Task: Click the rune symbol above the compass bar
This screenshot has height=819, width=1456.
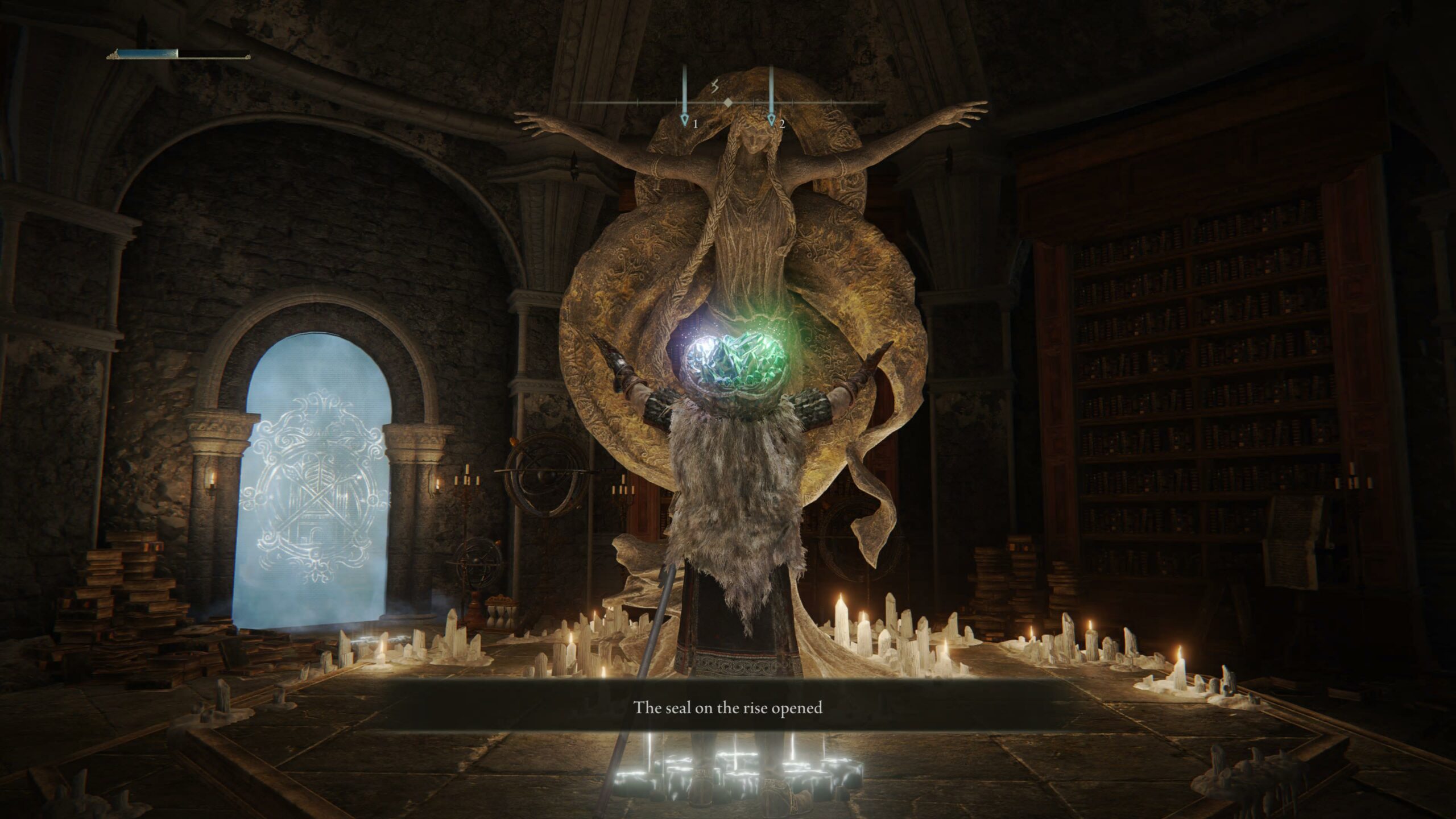Action: click(716, 86)
